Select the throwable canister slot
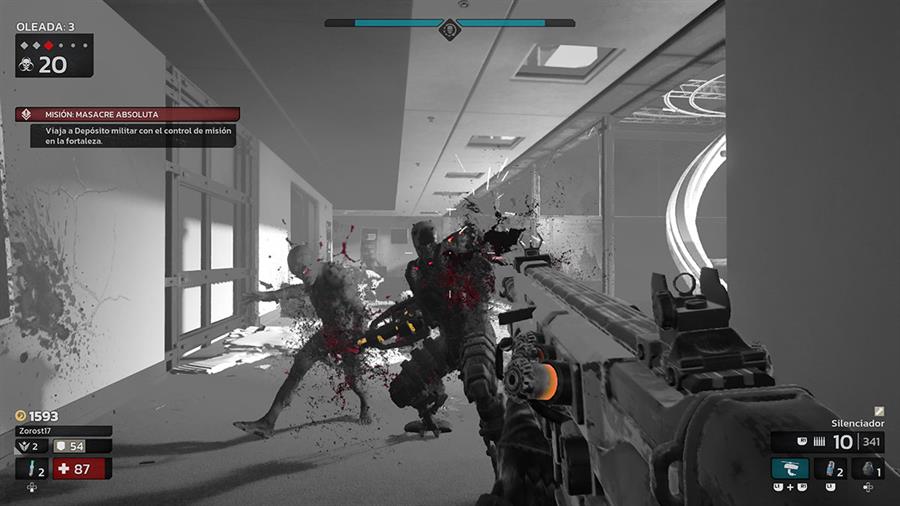The width and height of the screenshot is (900, 506). click(x=830, y=468)
